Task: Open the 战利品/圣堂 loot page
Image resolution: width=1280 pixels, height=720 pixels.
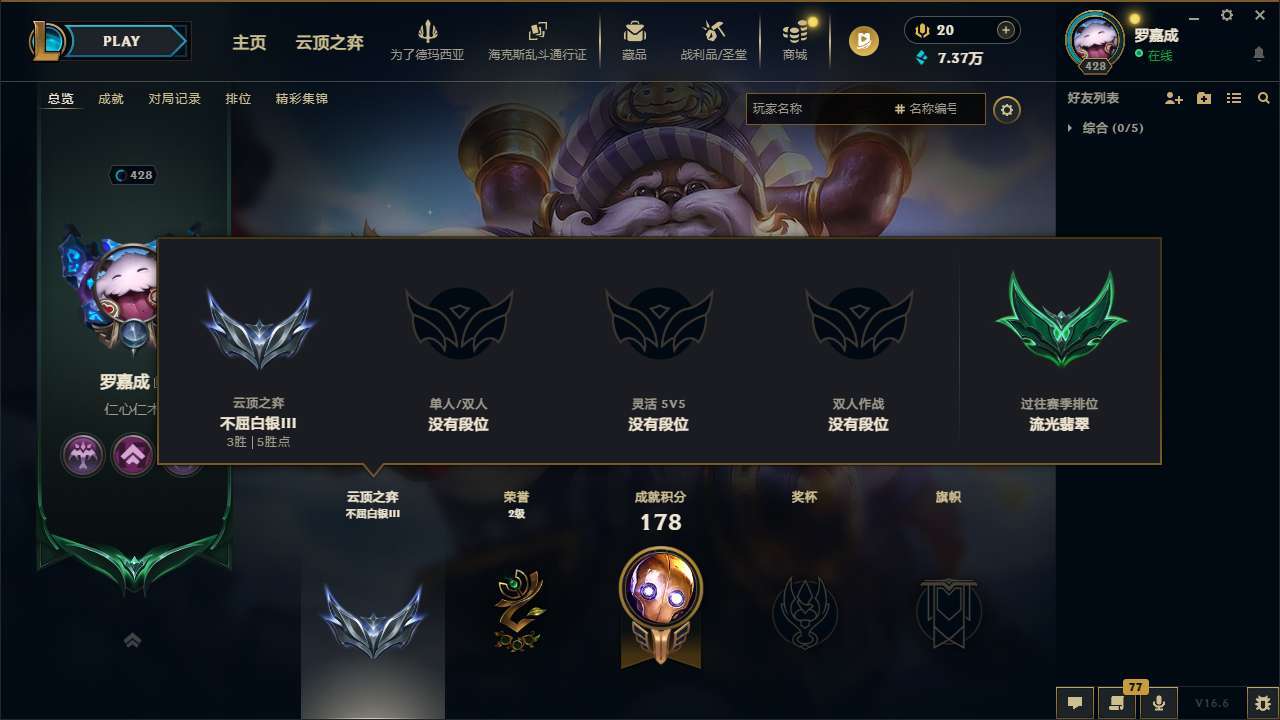Action: point(713,40)
